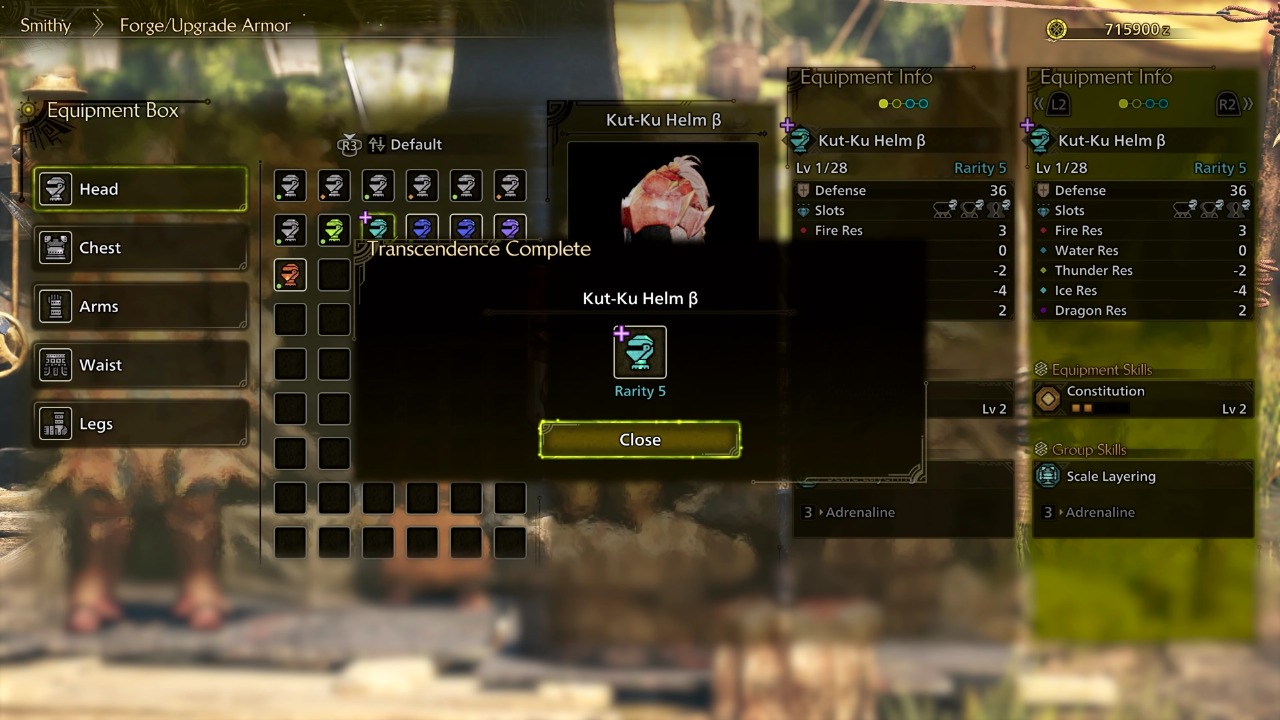Click the Constitution skill icon
This screenshot has height=720, width=1280.
point(1047,396)
